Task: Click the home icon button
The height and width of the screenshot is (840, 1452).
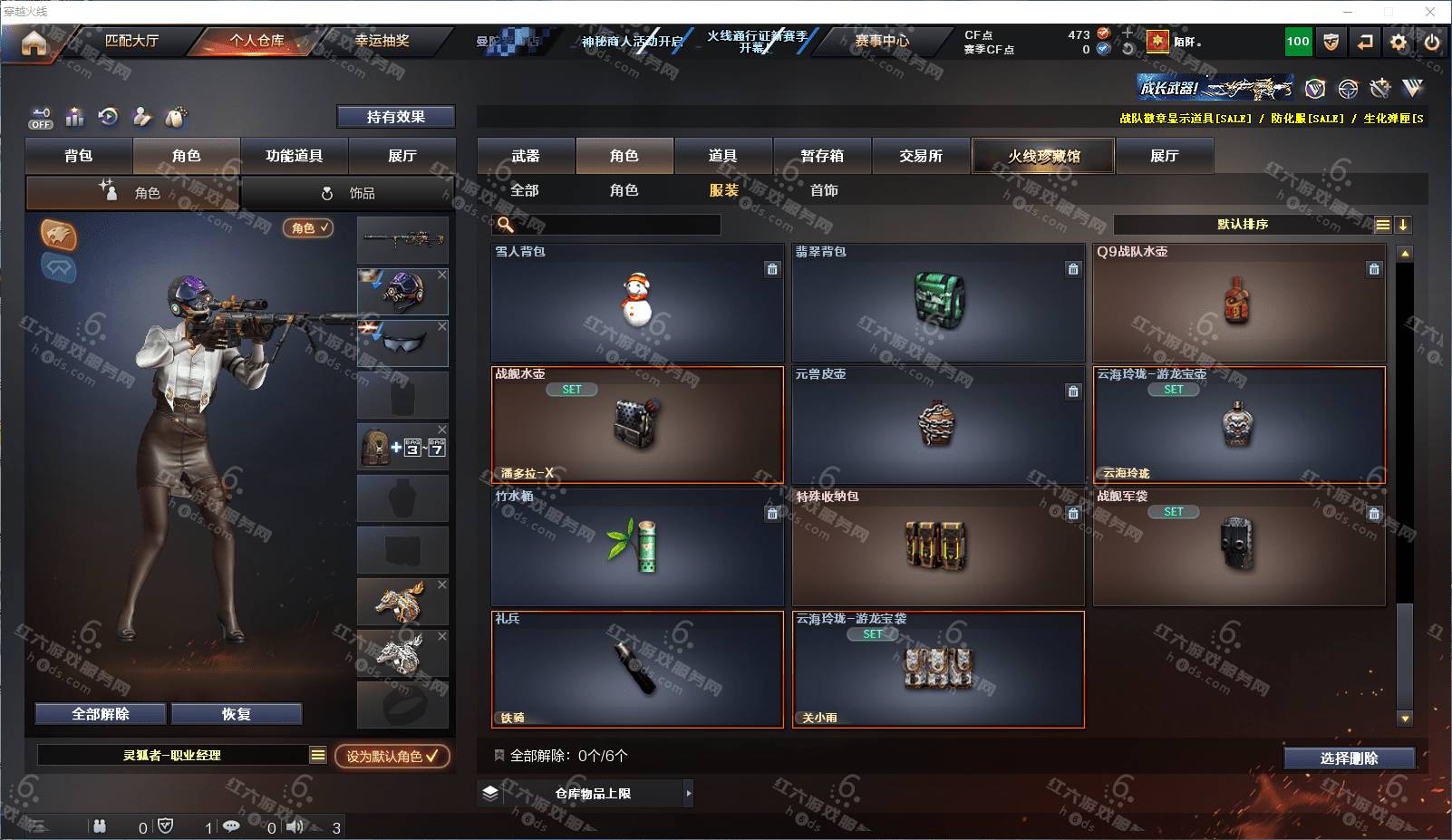Action: click(x=34, y=43)
